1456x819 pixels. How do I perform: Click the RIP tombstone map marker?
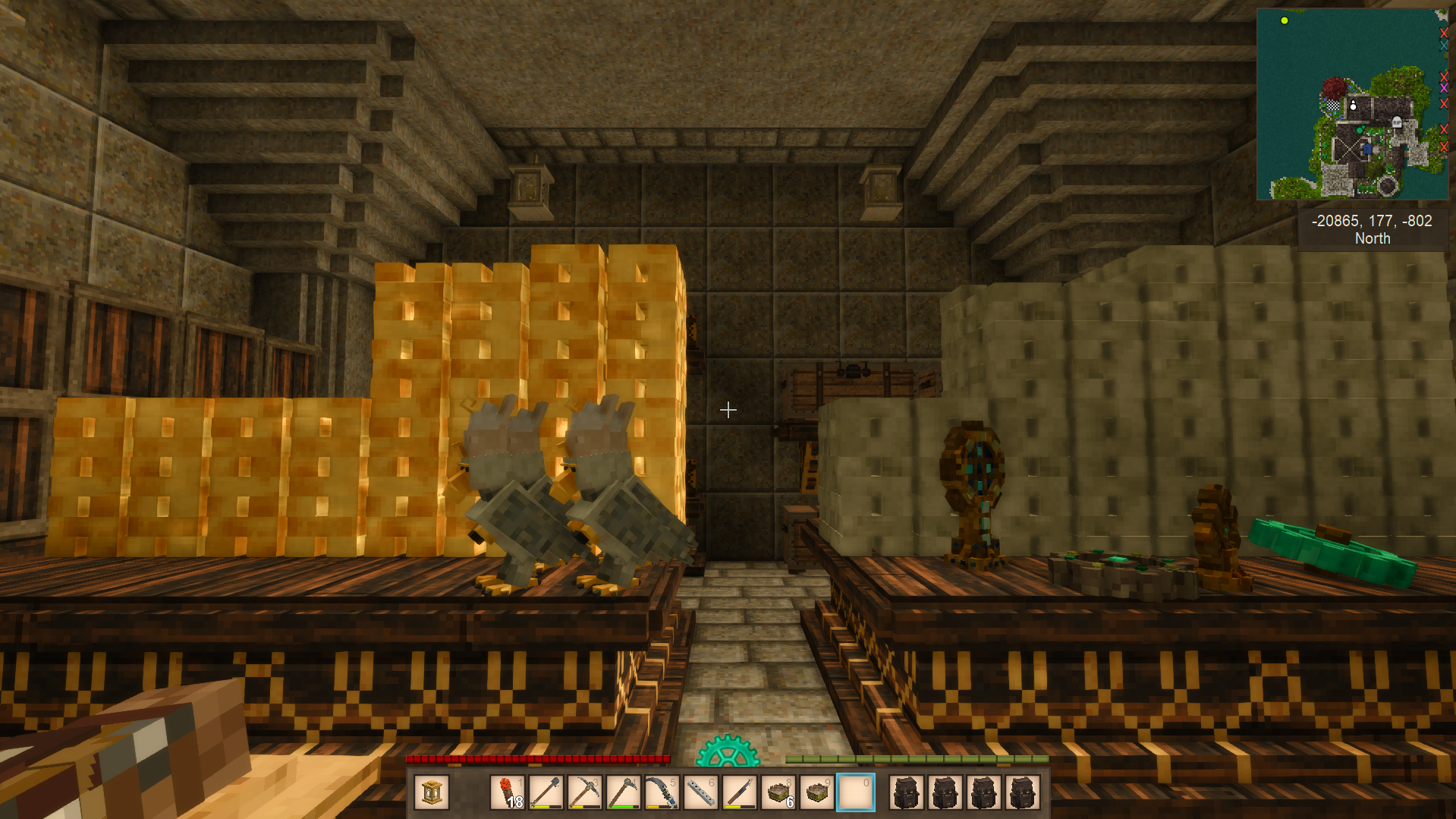(1397, 121)
